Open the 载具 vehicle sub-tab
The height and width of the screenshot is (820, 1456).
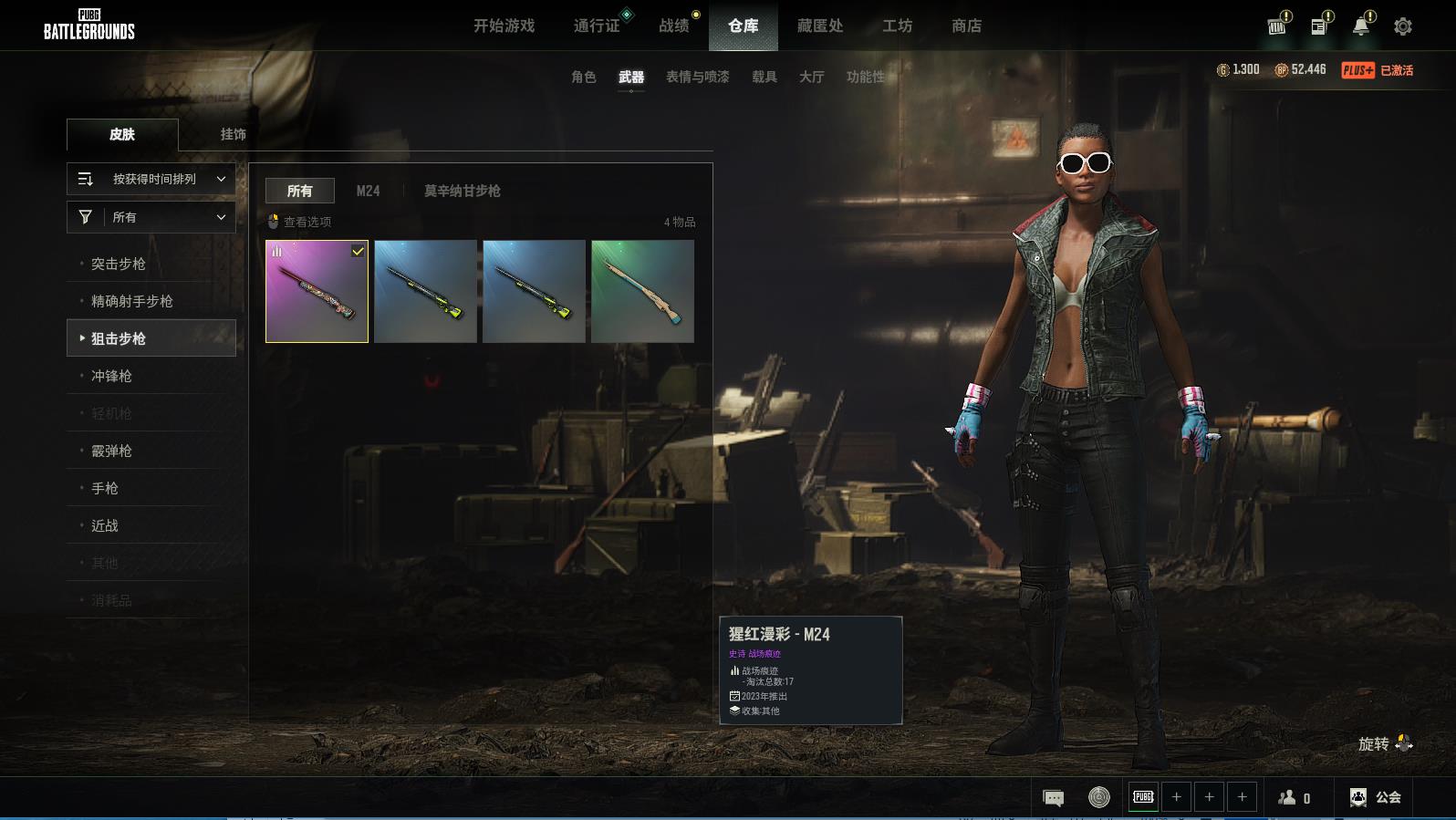pyautogui.click(x=764, y=78)
